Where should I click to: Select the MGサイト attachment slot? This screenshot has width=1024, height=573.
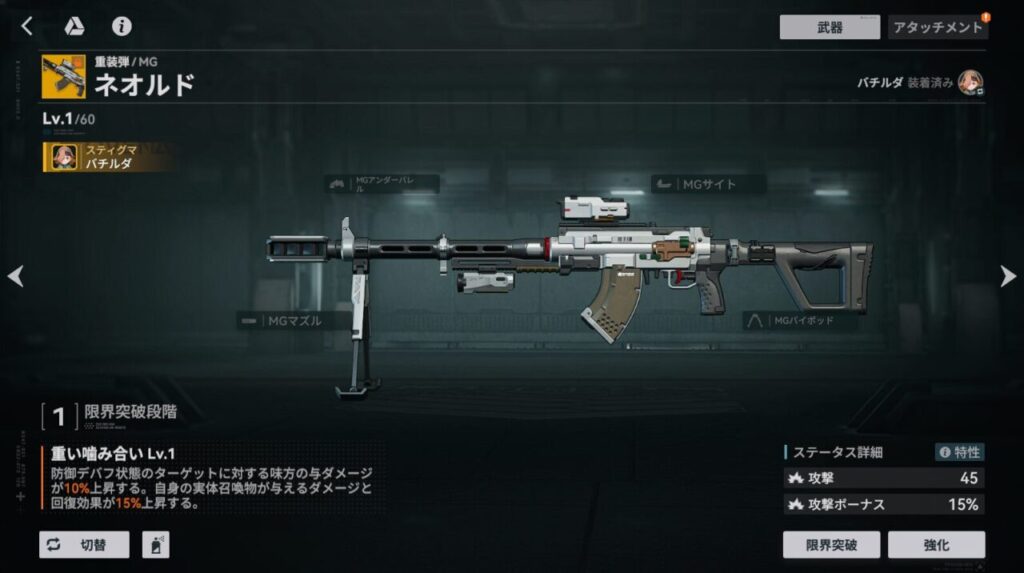coord(708,184)
